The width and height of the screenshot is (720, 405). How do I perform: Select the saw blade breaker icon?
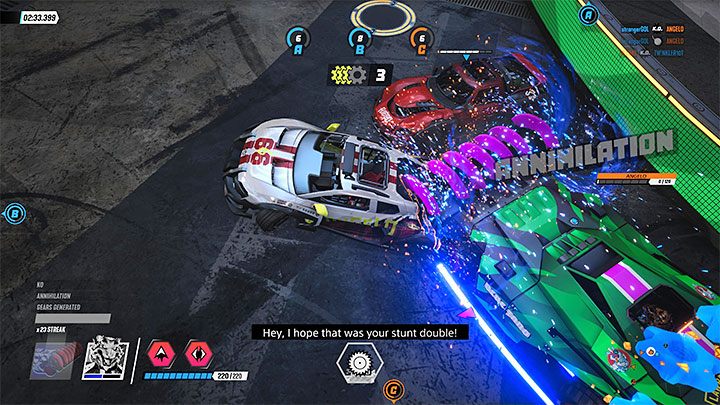click(x=356, y=360)
